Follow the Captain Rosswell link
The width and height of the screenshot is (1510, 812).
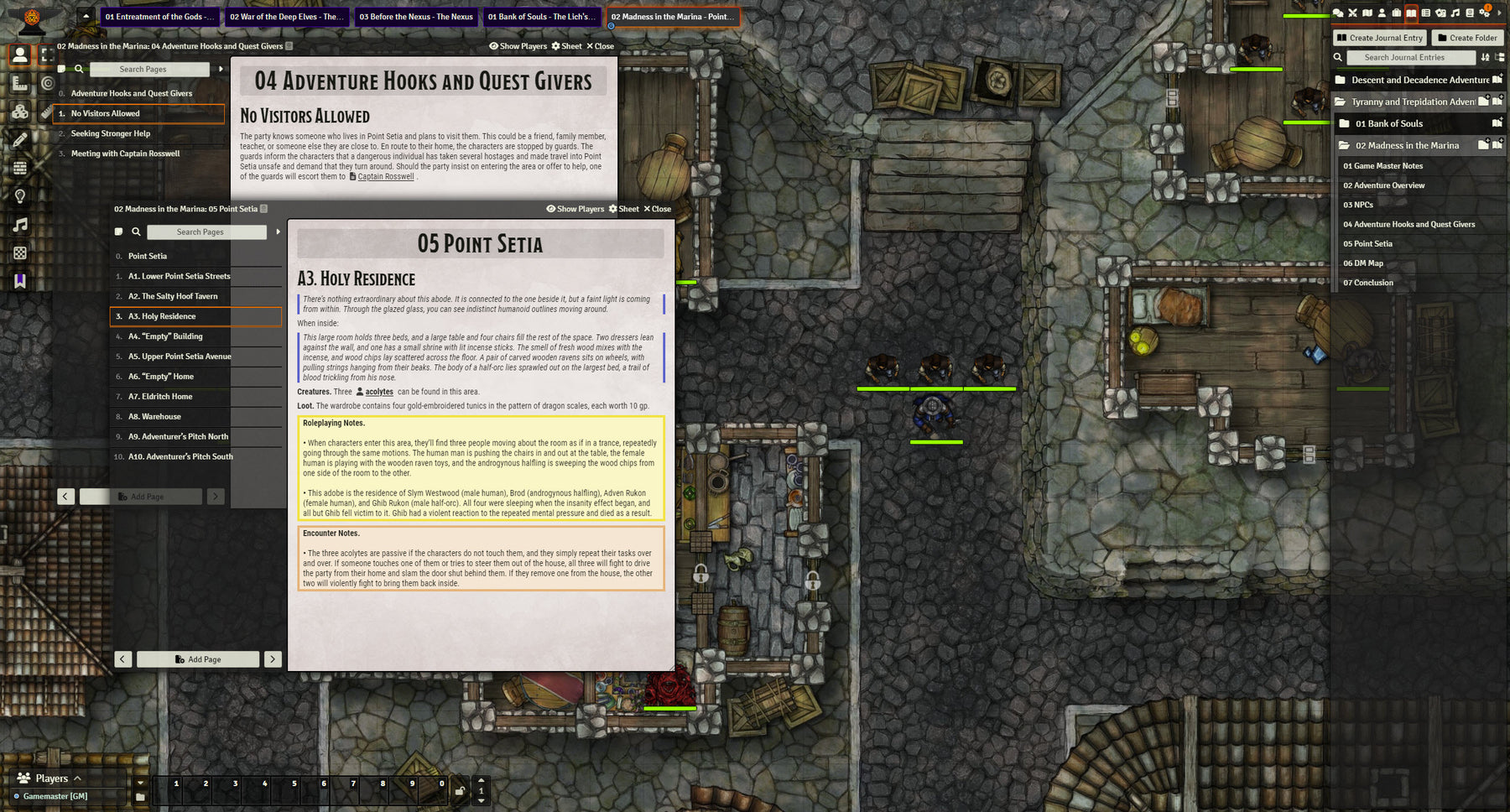click(x=385, y=177)
